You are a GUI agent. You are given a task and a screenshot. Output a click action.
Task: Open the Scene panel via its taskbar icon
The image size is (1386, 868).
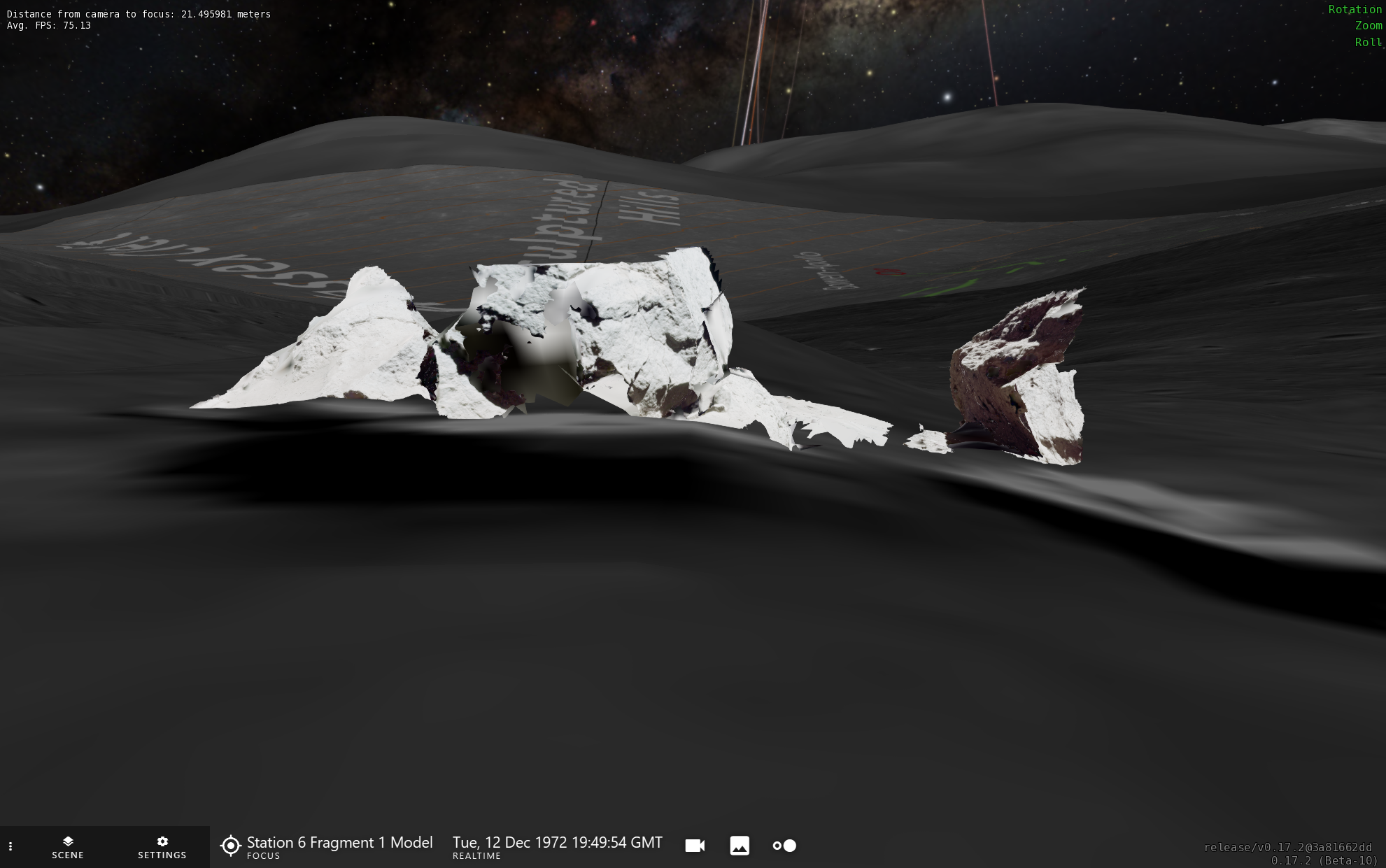coord(67,847)
